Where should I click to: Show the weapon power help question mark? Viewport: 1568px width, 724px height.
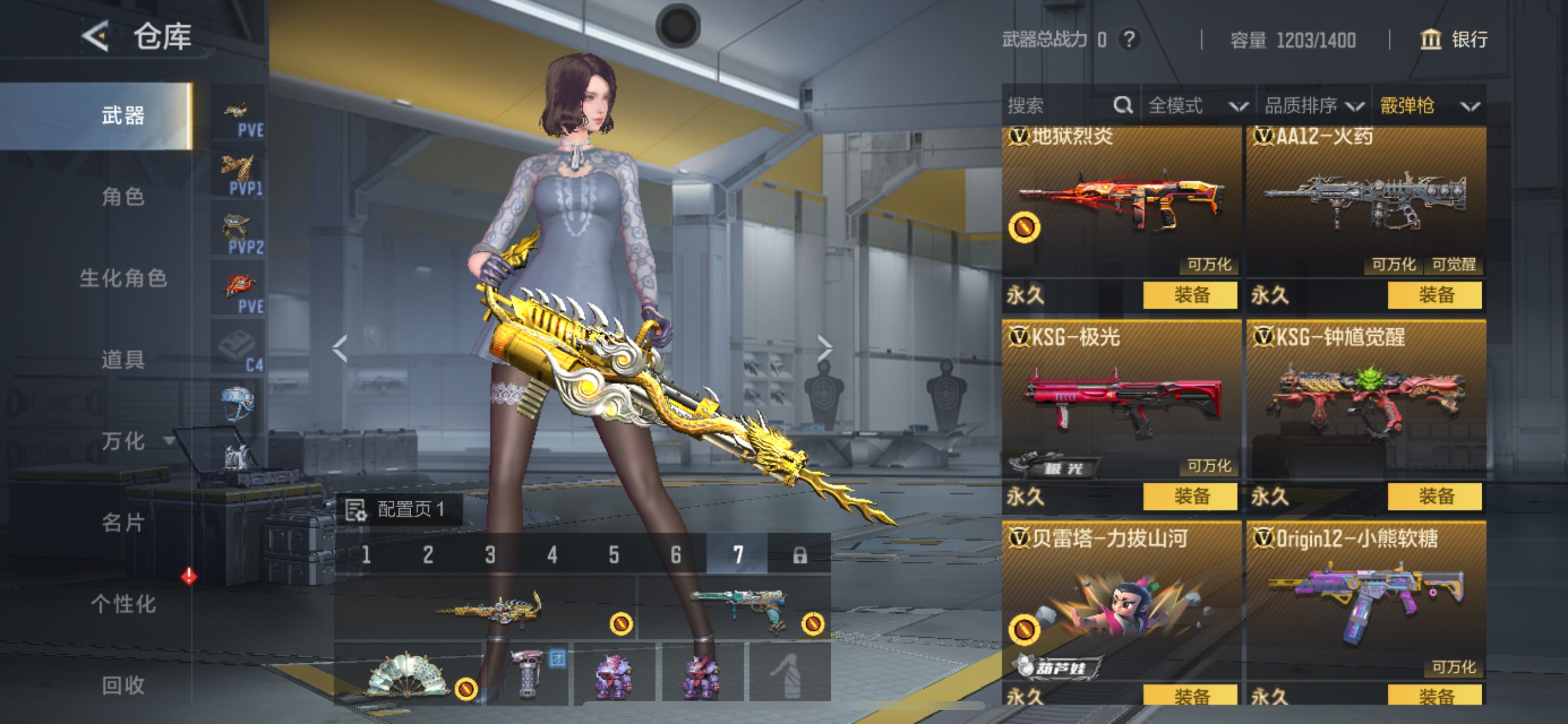click(x=1129, y=40)
